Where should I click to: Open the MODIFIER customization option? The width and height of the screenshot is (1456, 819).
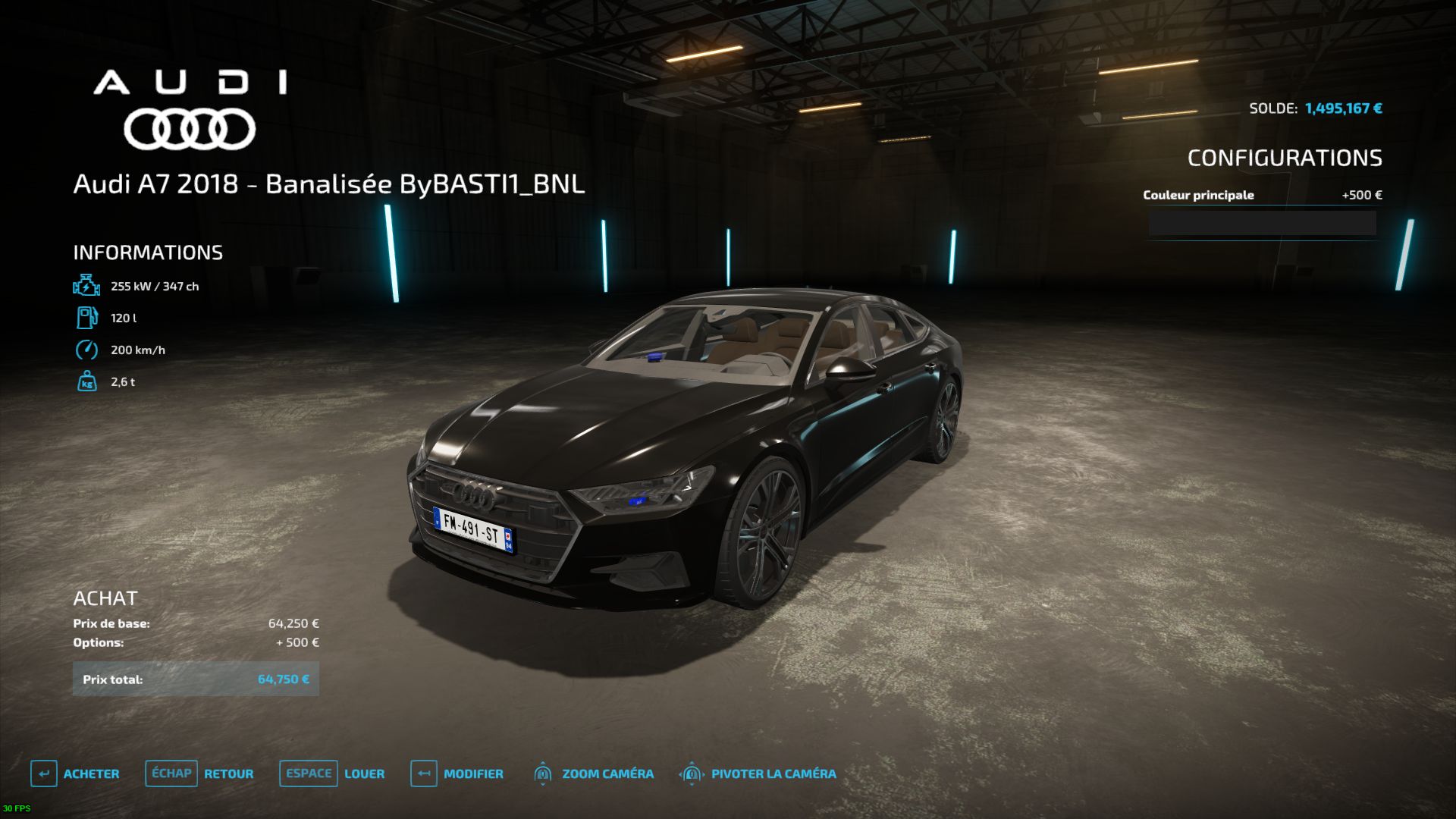(x=457, y=773)
